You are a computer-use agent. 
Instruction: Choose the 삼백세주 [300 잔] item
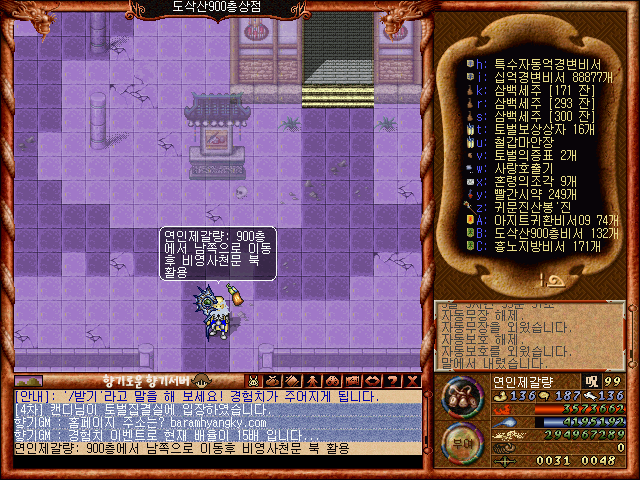point(530,115)
